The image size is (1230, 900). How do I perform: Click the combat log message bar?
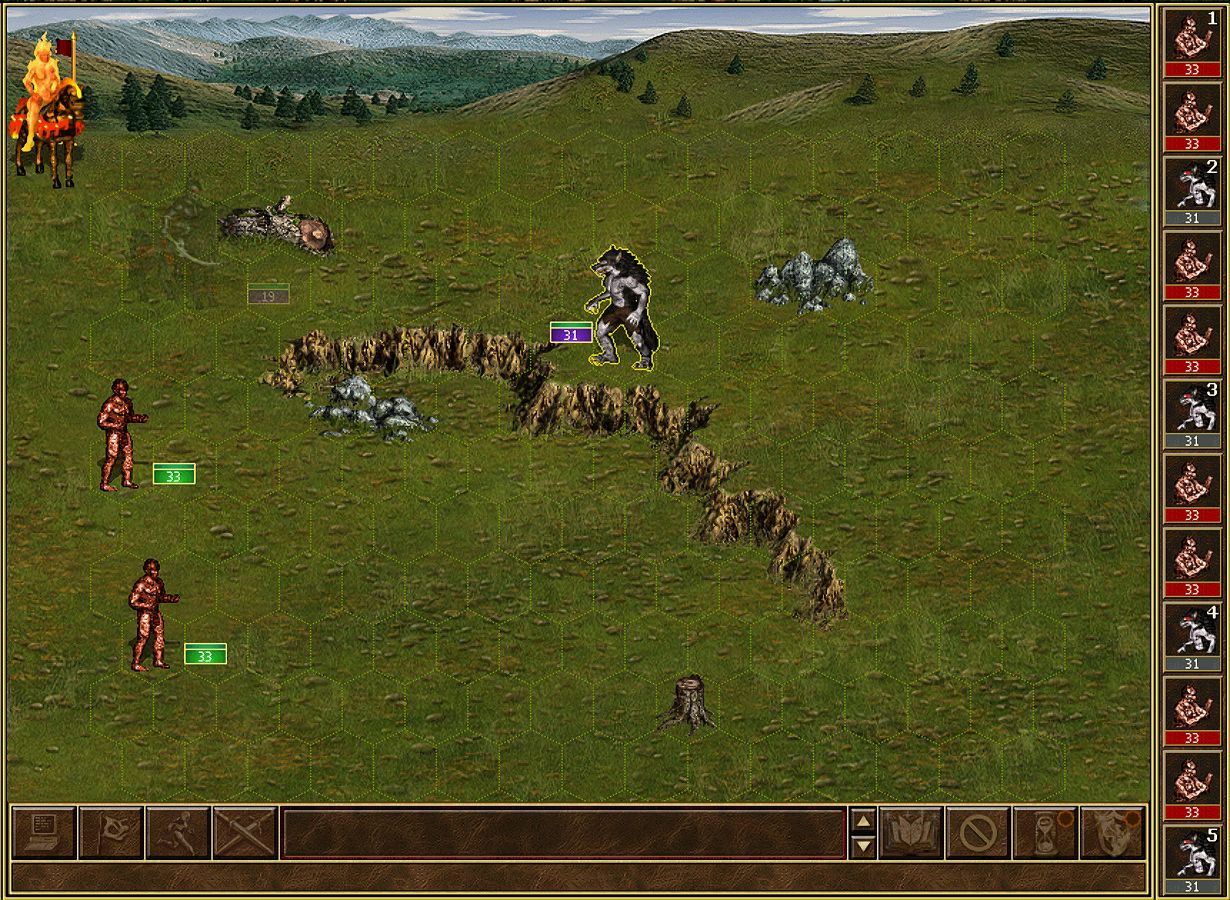pos(563,832)
